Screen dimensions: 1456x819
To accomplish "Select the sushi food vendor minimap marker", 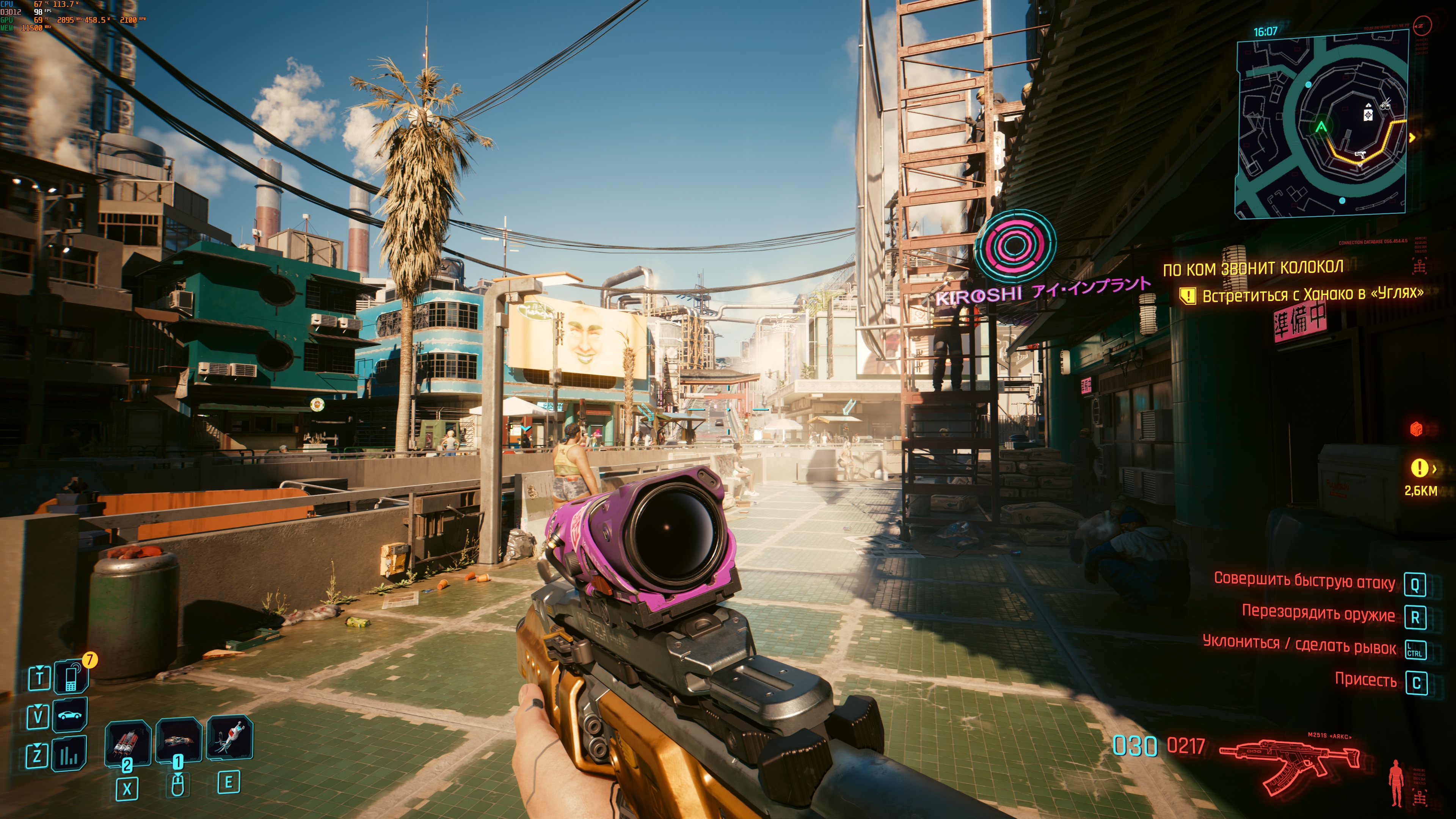I will tap(1385, 105).
